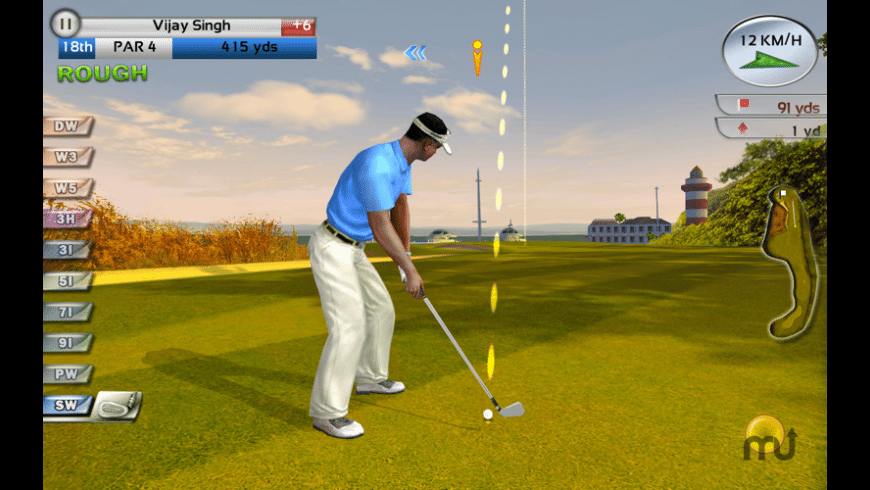Select the PW pitching wedge
The height and width of the screenshot is (490, 870).
pyautogui.click(x=67, y=374)
